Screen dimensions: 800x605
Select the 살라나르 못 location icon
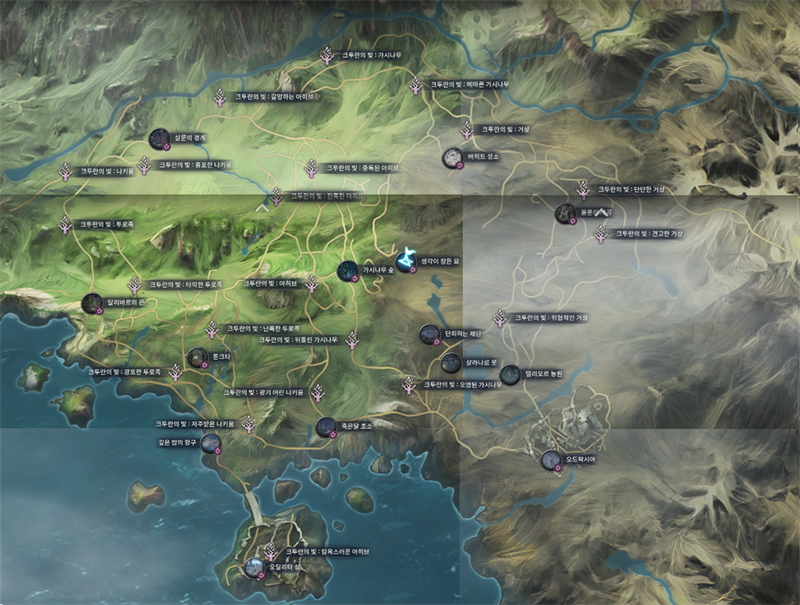450,362
